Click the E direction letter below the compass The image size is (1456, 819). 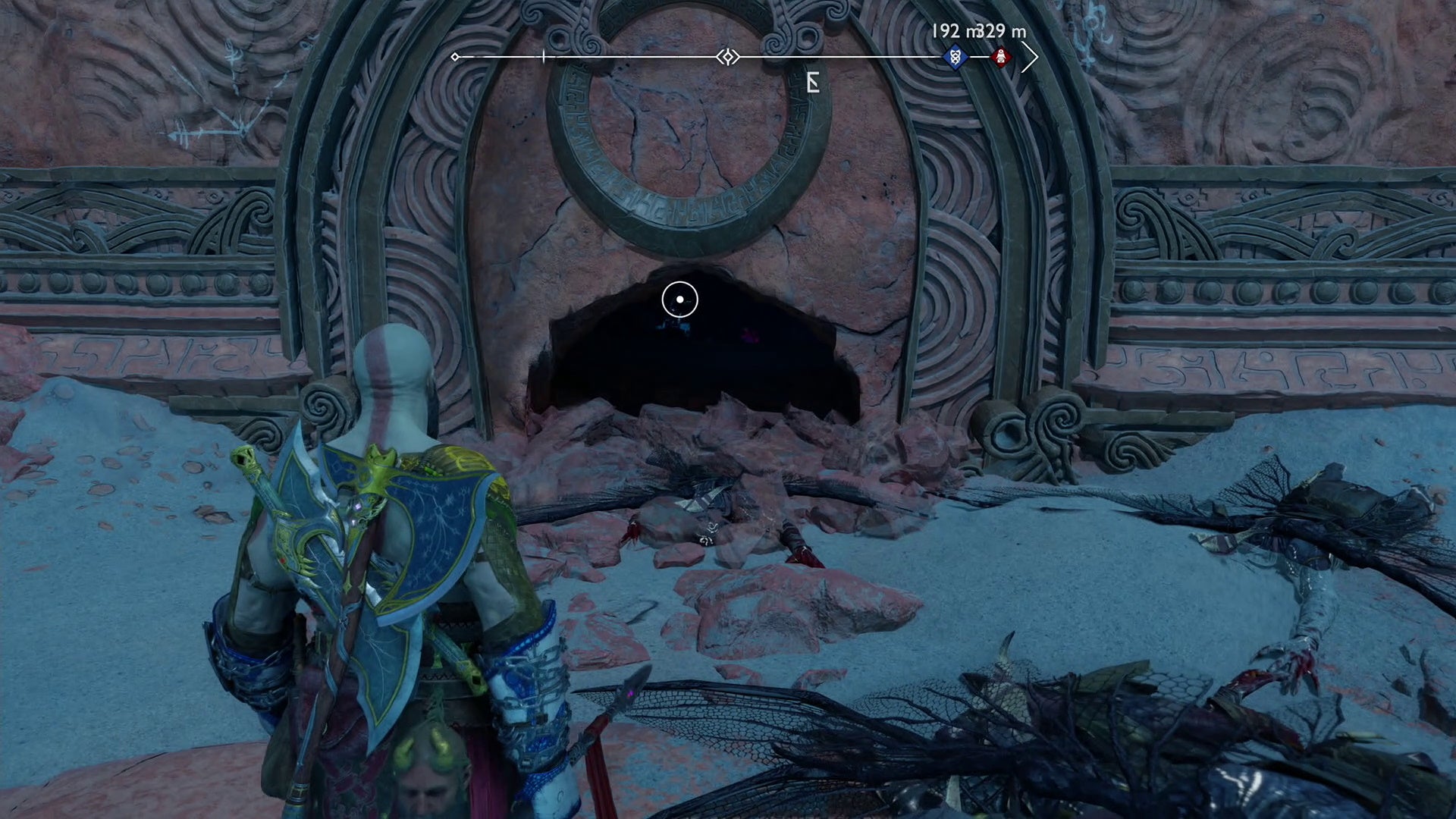pos(811,83)
